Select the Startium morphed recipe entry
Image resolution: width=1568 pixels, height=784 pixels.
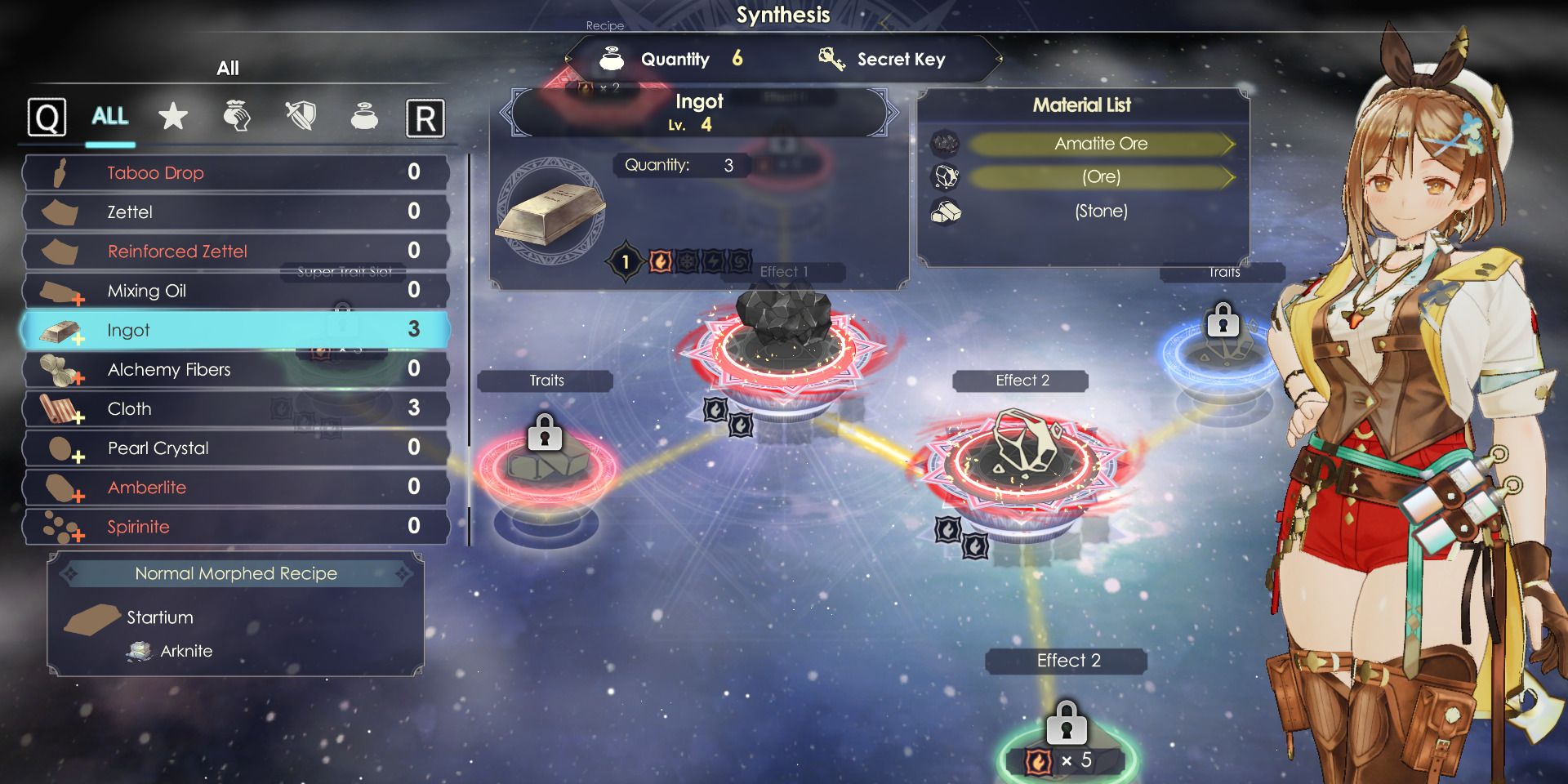159,617
